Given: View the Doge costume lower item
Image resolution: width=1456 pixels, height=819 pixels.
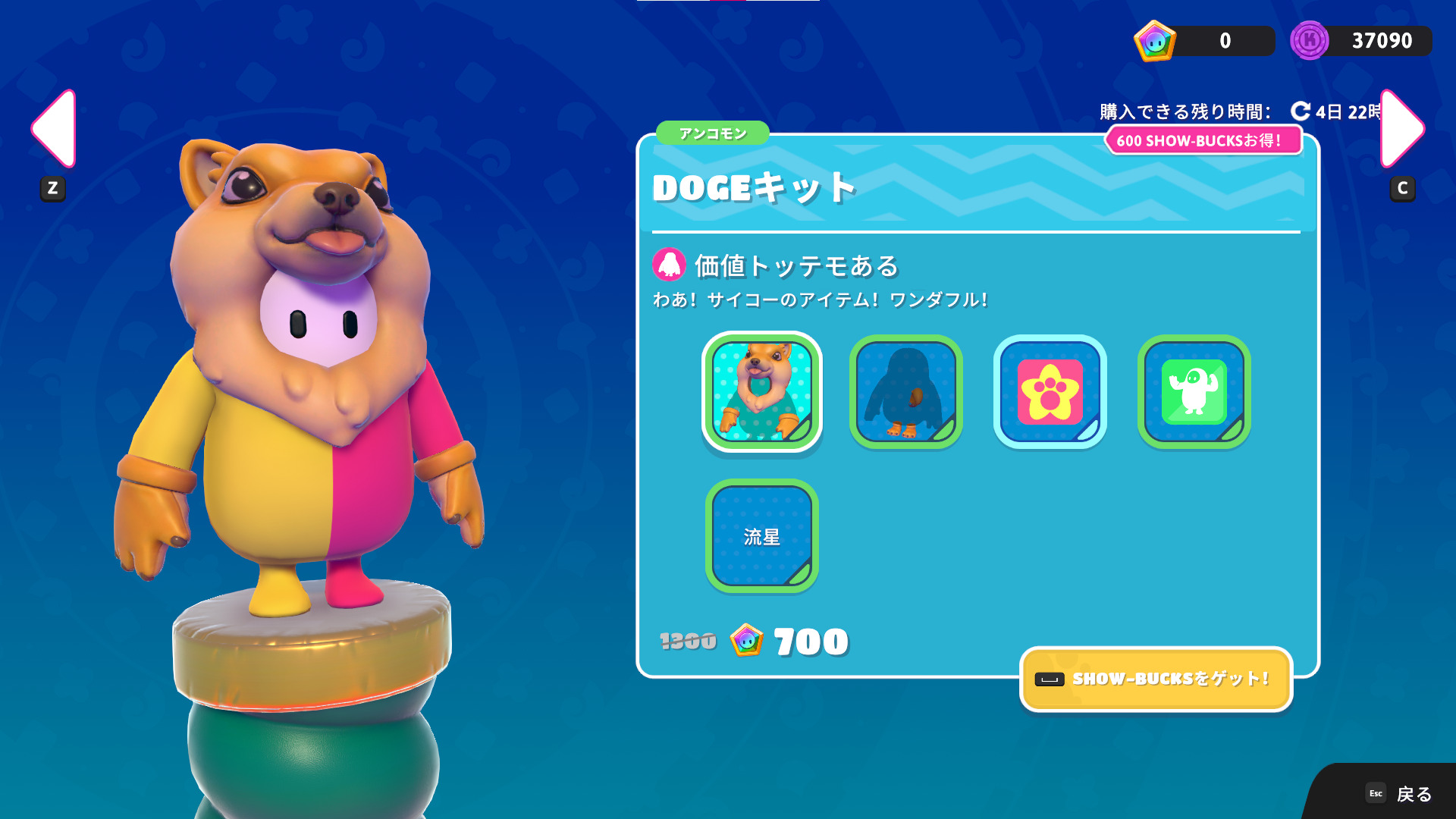Looking at the screenshot, I should [905, 392].
